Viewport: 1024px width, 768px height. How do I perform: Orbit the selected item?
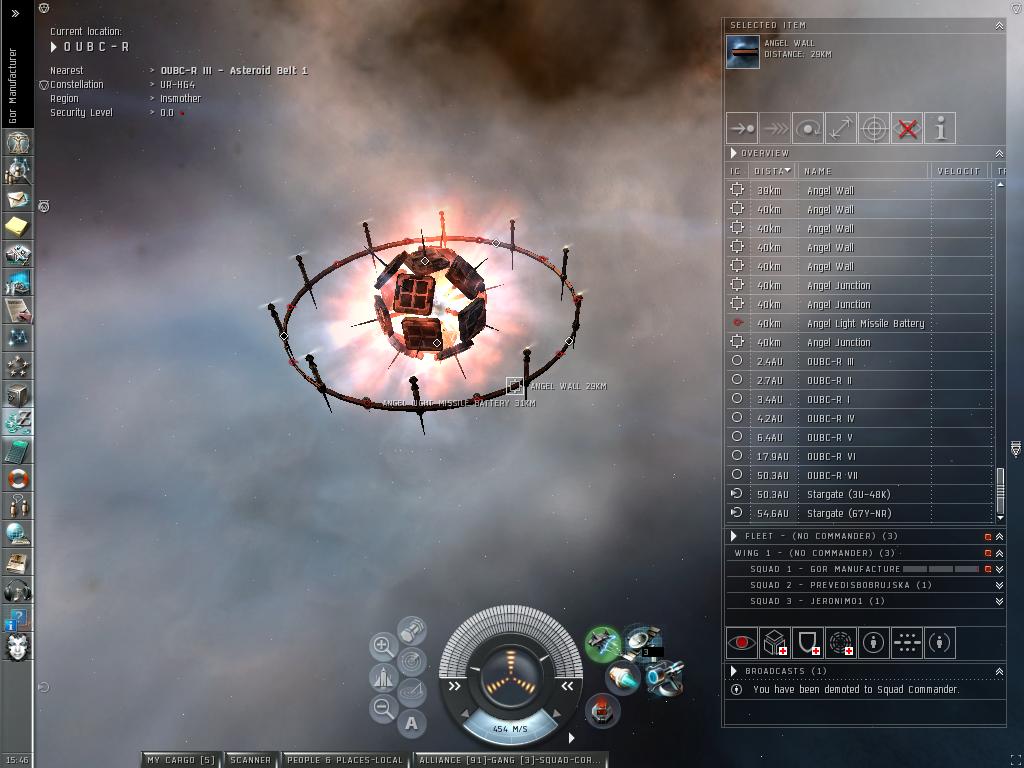click(808, 128)
